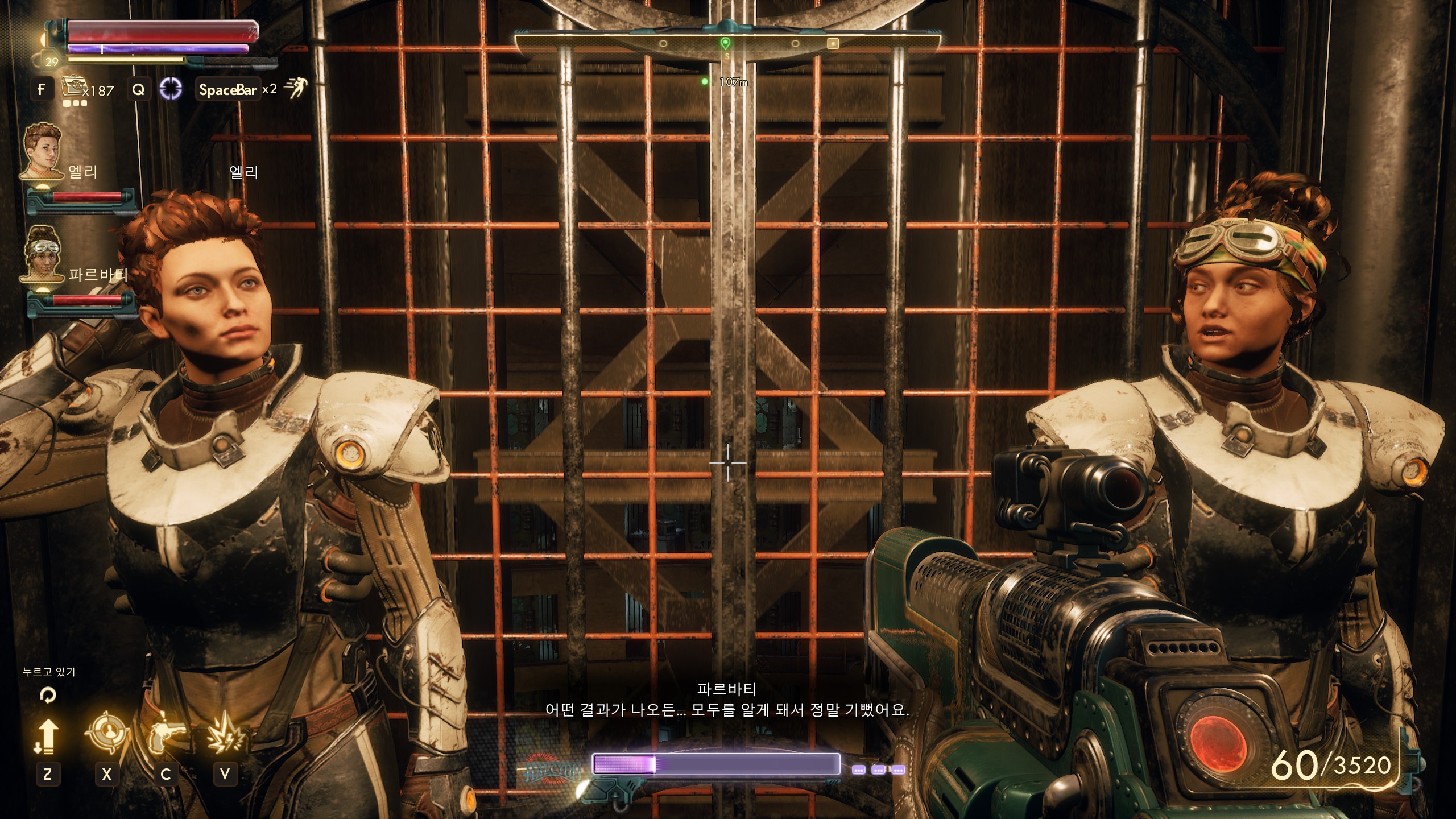Use the medical inhaler icon
The image size is (1456, 819).
pyautogui.click(x=72, y=88)
